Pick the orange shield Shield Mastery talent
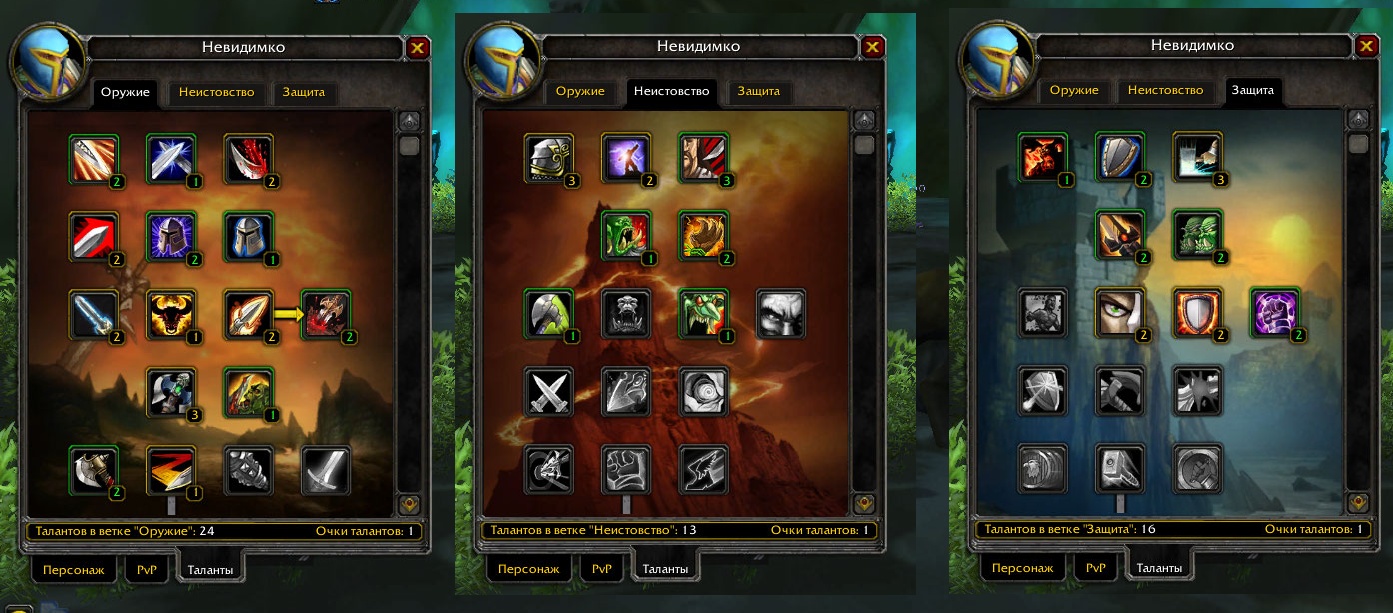The image size is (1393, 613). coord(1197,312)
